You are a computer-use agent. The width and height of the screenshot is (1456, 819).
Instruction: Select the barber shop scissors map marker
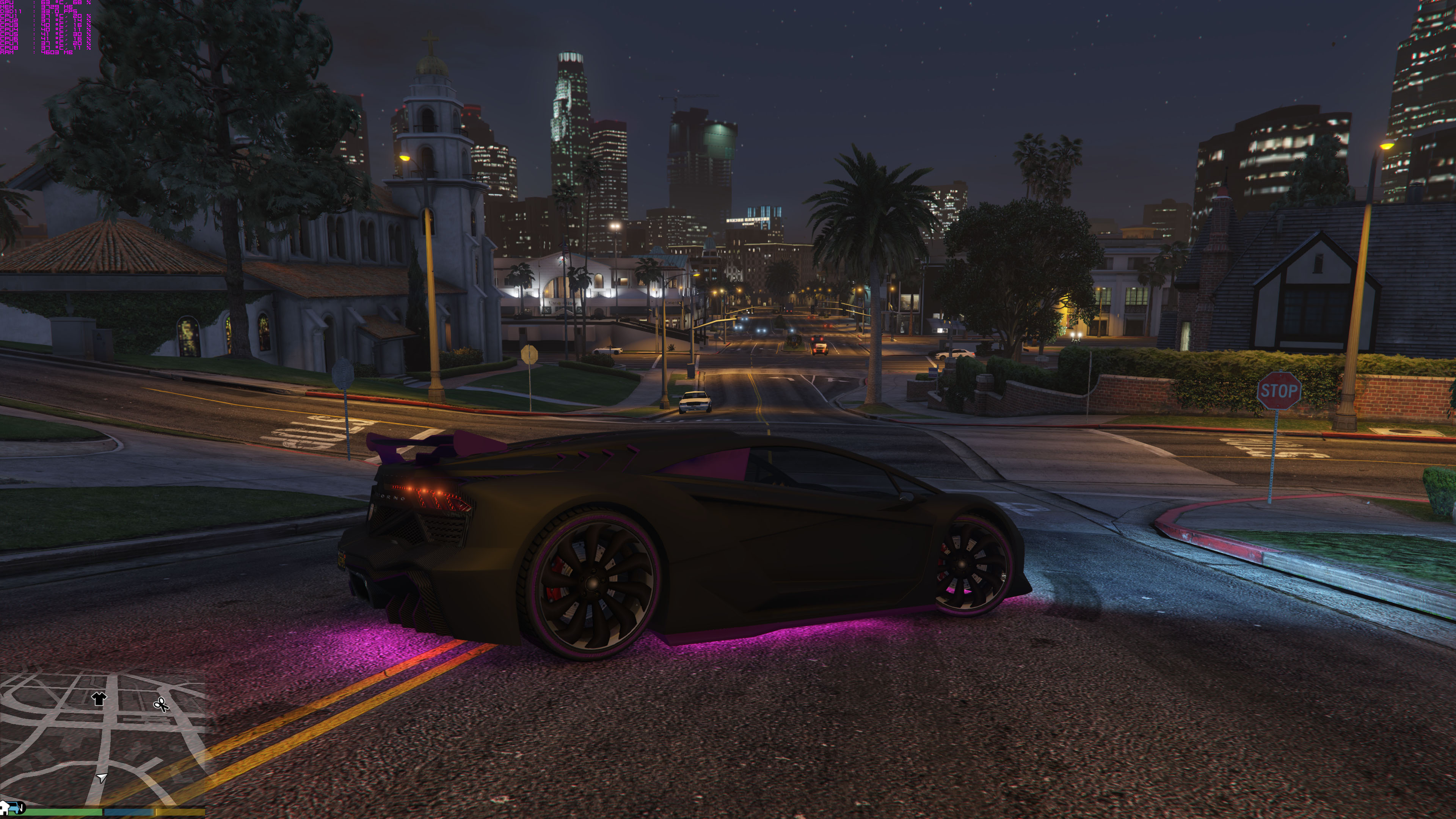pos(162,704)
